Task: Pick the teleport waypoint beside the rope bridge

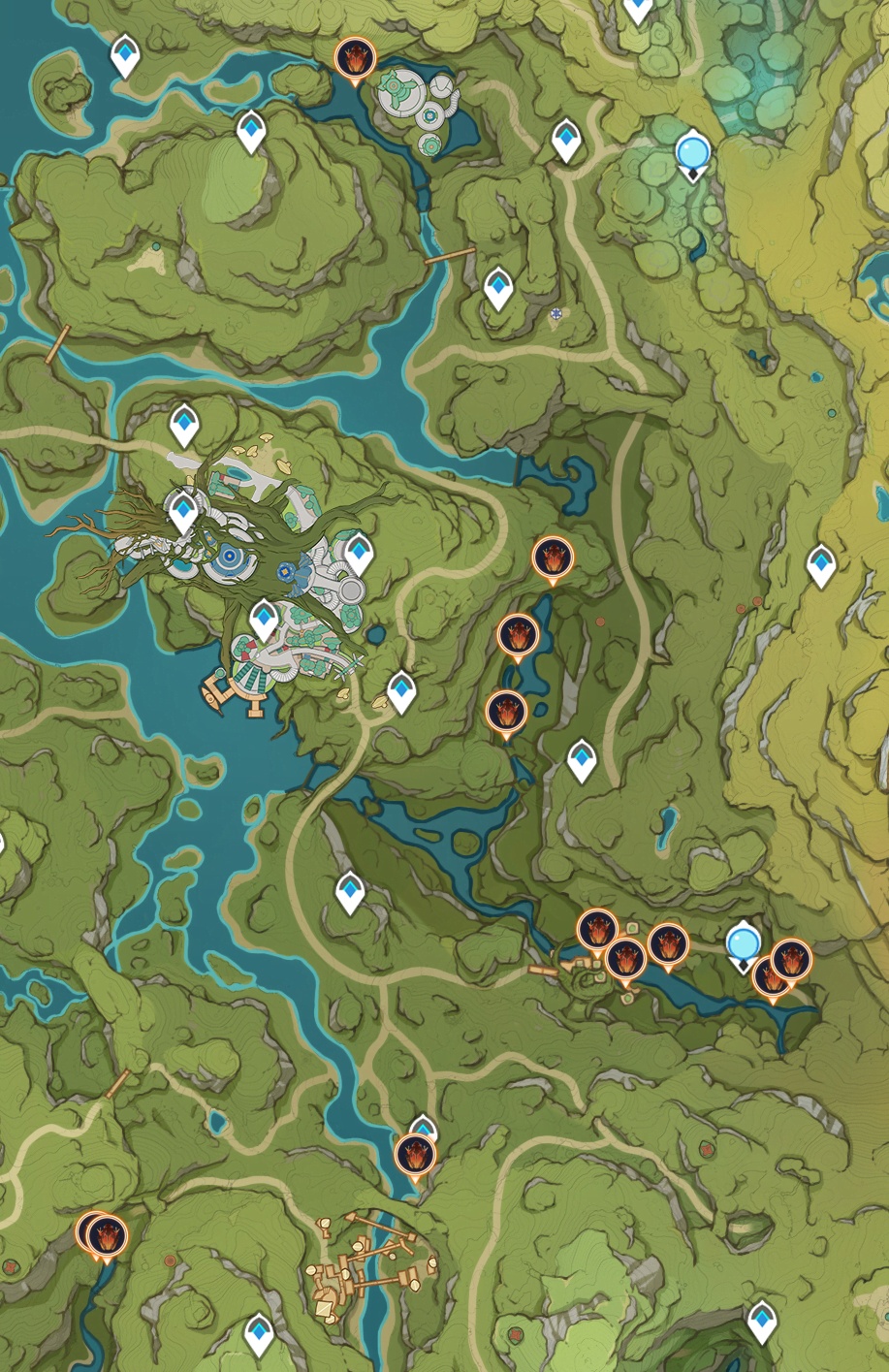Action: (497, 287)
